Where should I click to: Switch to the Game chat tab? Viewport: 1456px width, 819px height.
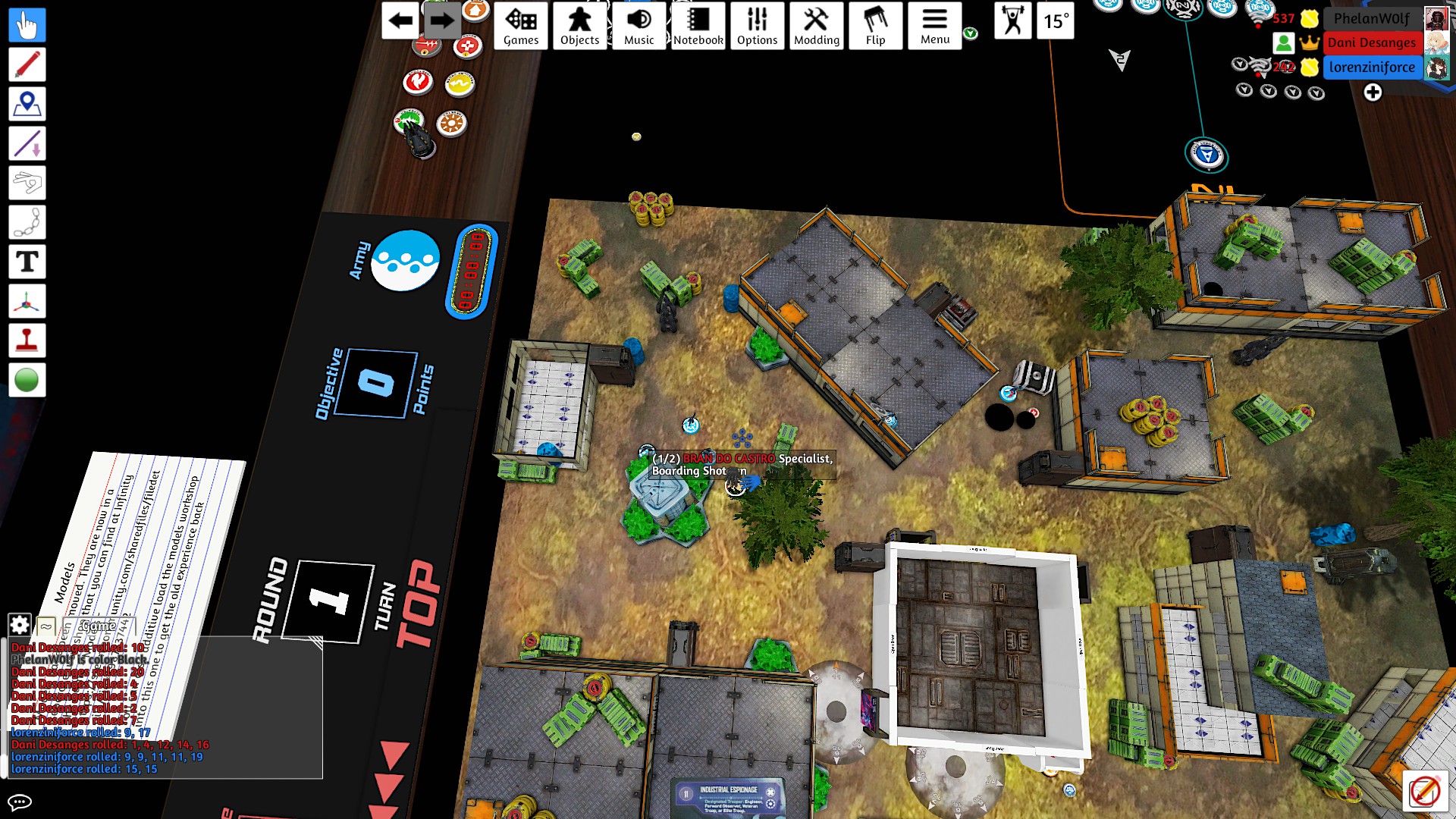[x=99, y=626]
